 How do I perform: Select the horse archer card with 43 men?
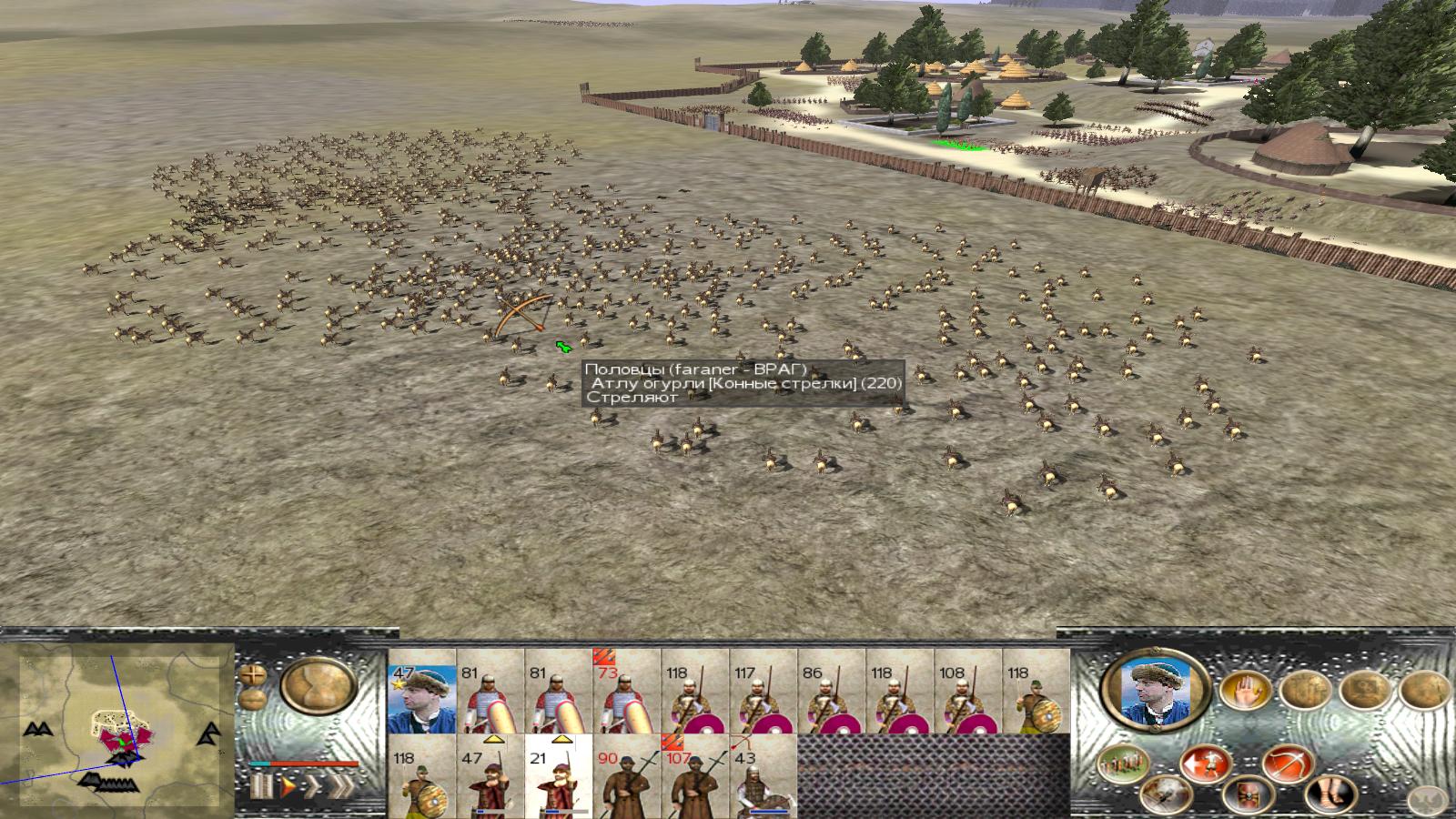pyautogui.click(x=763, y=776)
